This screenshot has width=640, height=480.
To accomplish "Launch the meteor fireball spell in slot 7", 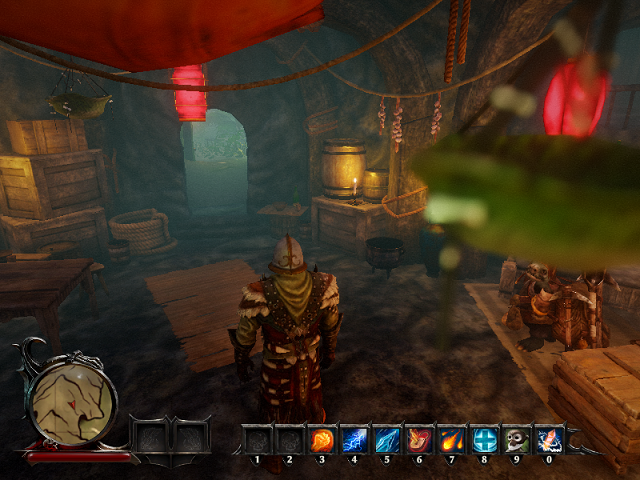I will (x=450, y=439).
